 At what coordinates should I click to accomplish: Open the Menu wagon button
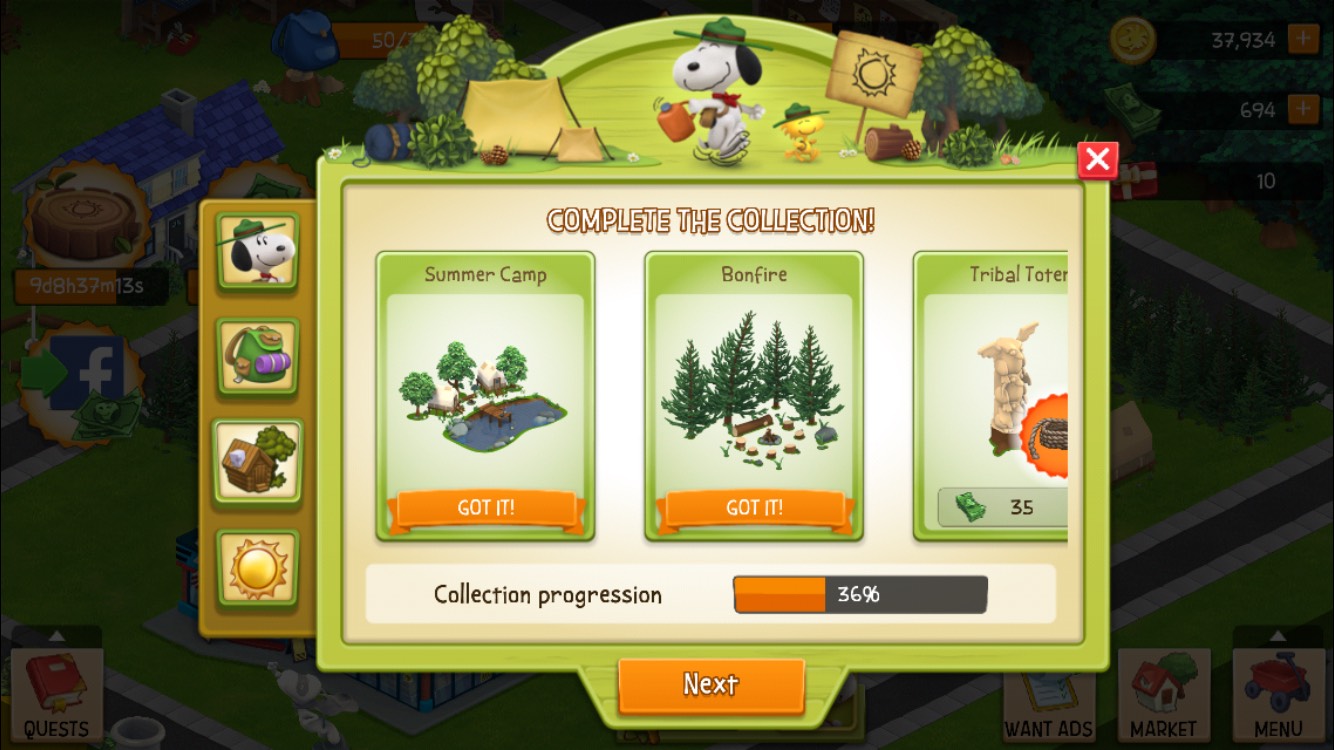pos(1278,695)
